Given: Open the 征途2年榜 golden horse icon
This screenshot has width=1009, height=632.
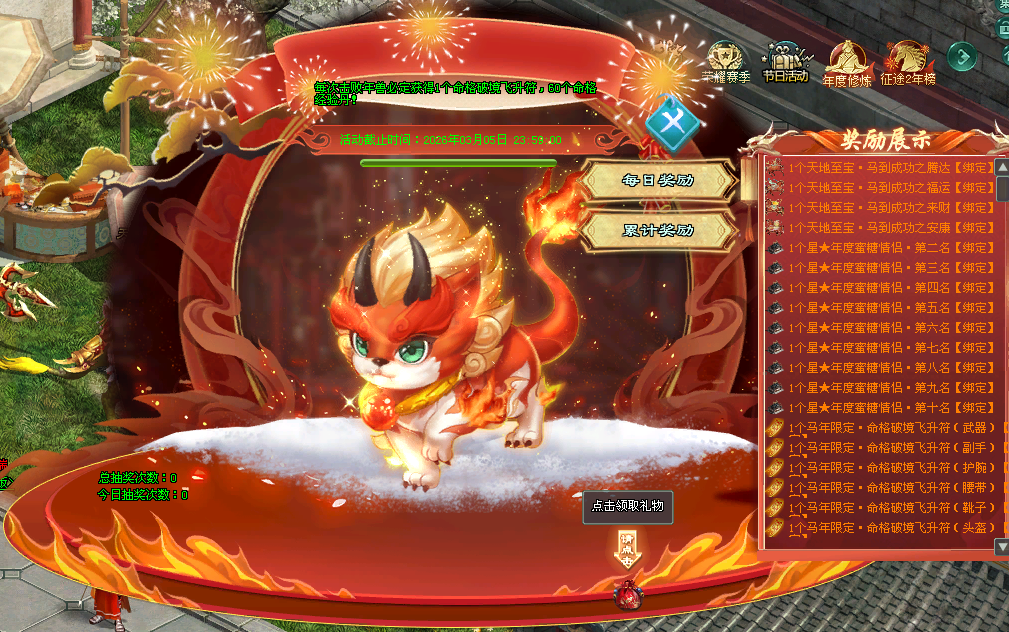Looking at the screenshot, I should click(x=907, y=58).
